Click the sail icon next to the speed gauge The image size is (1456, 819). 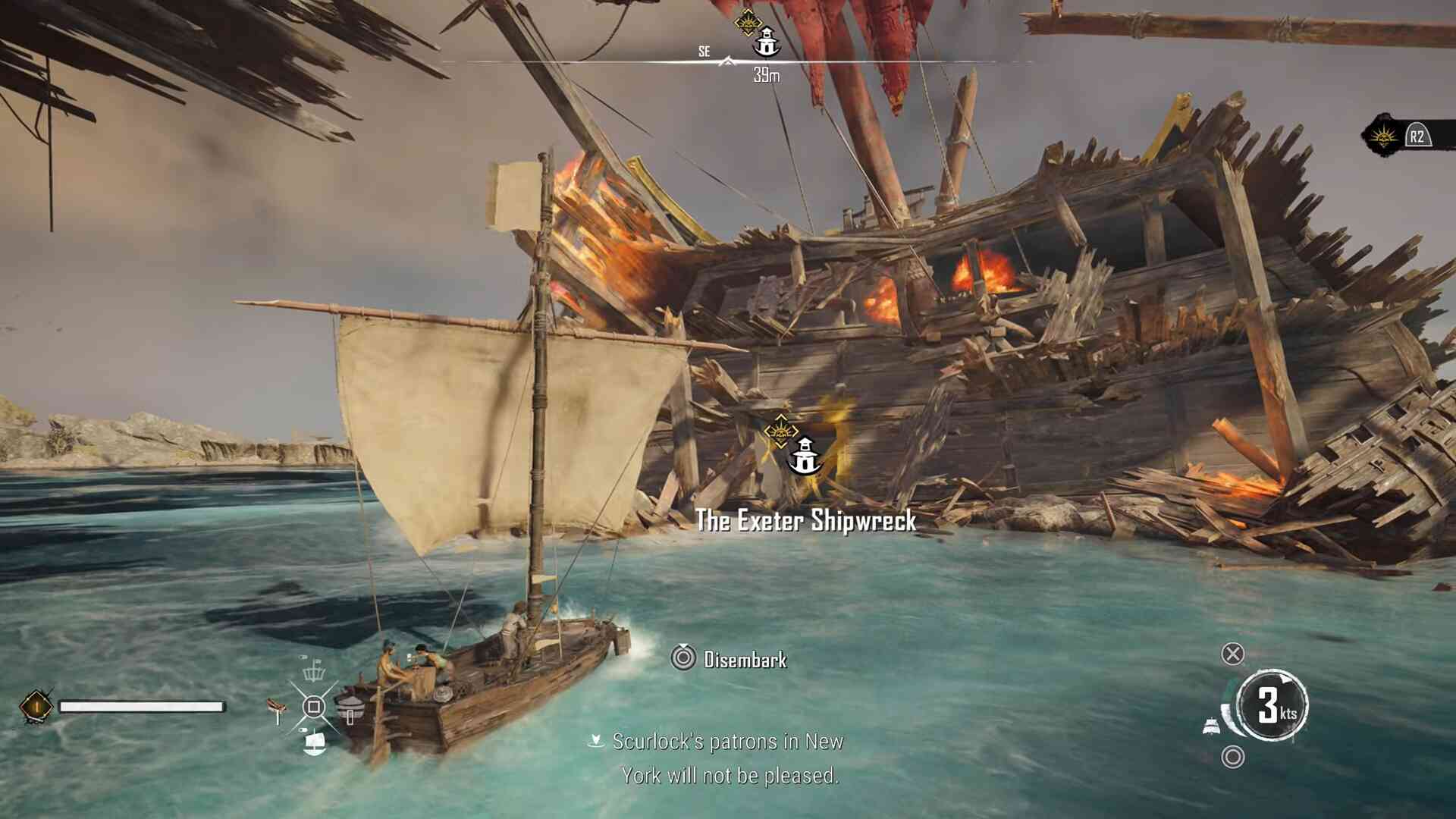click(x=1212, y=726)
